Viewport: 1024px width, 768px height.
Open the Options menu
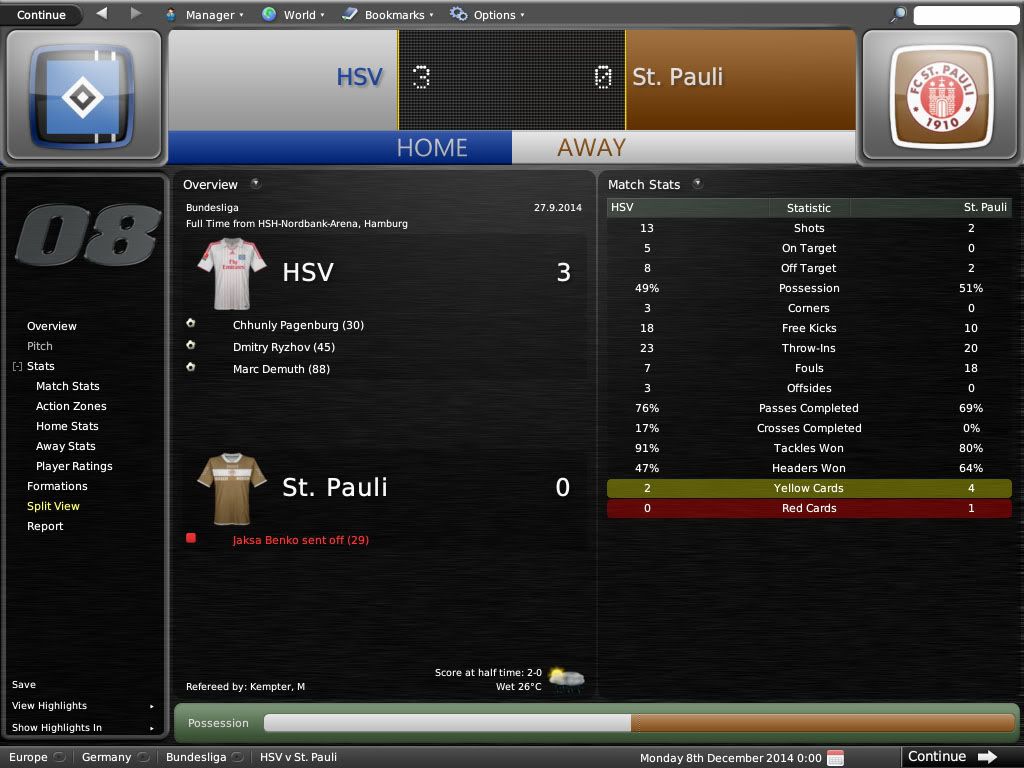[487, 15]
